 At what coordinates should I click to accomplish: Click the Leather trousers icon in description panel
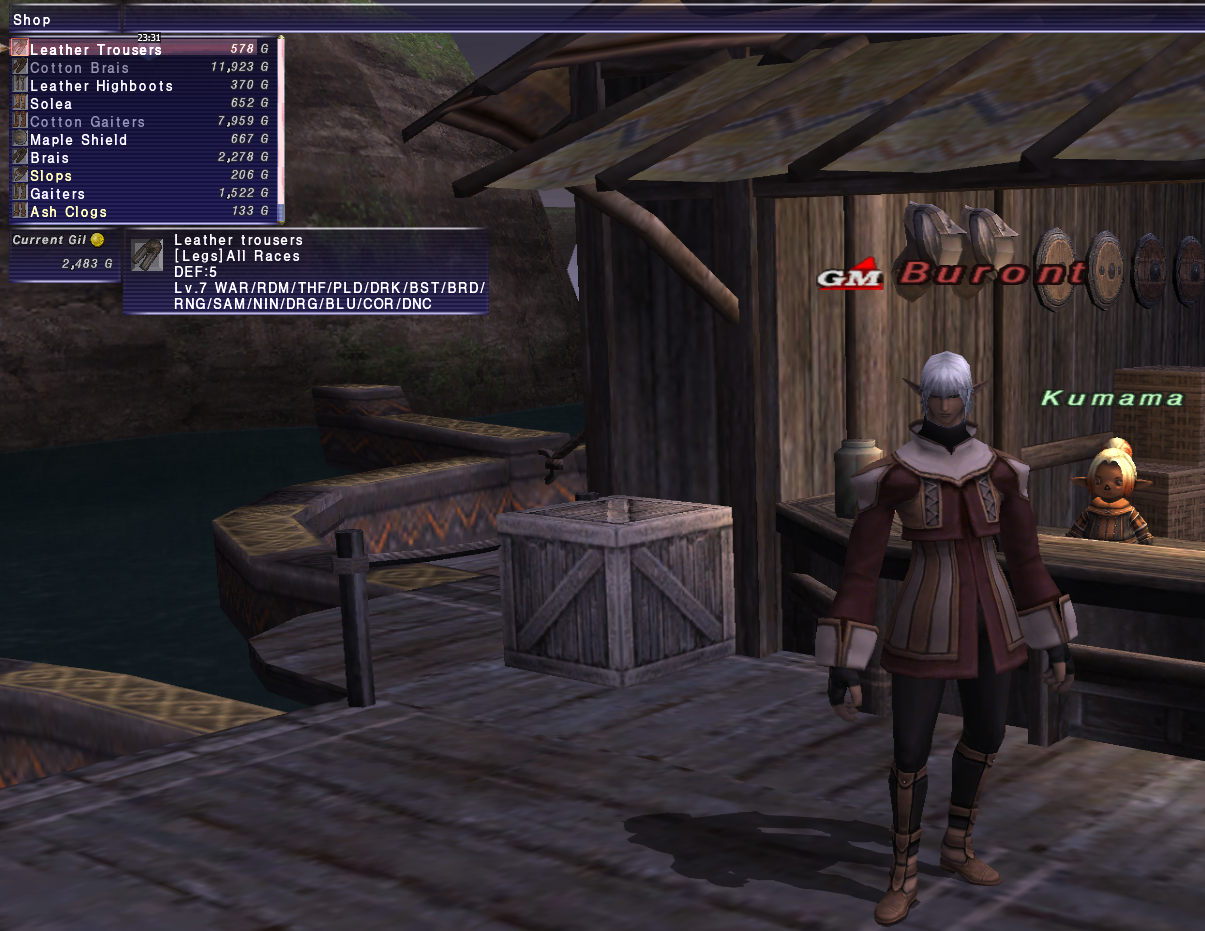tap(147, 256)
